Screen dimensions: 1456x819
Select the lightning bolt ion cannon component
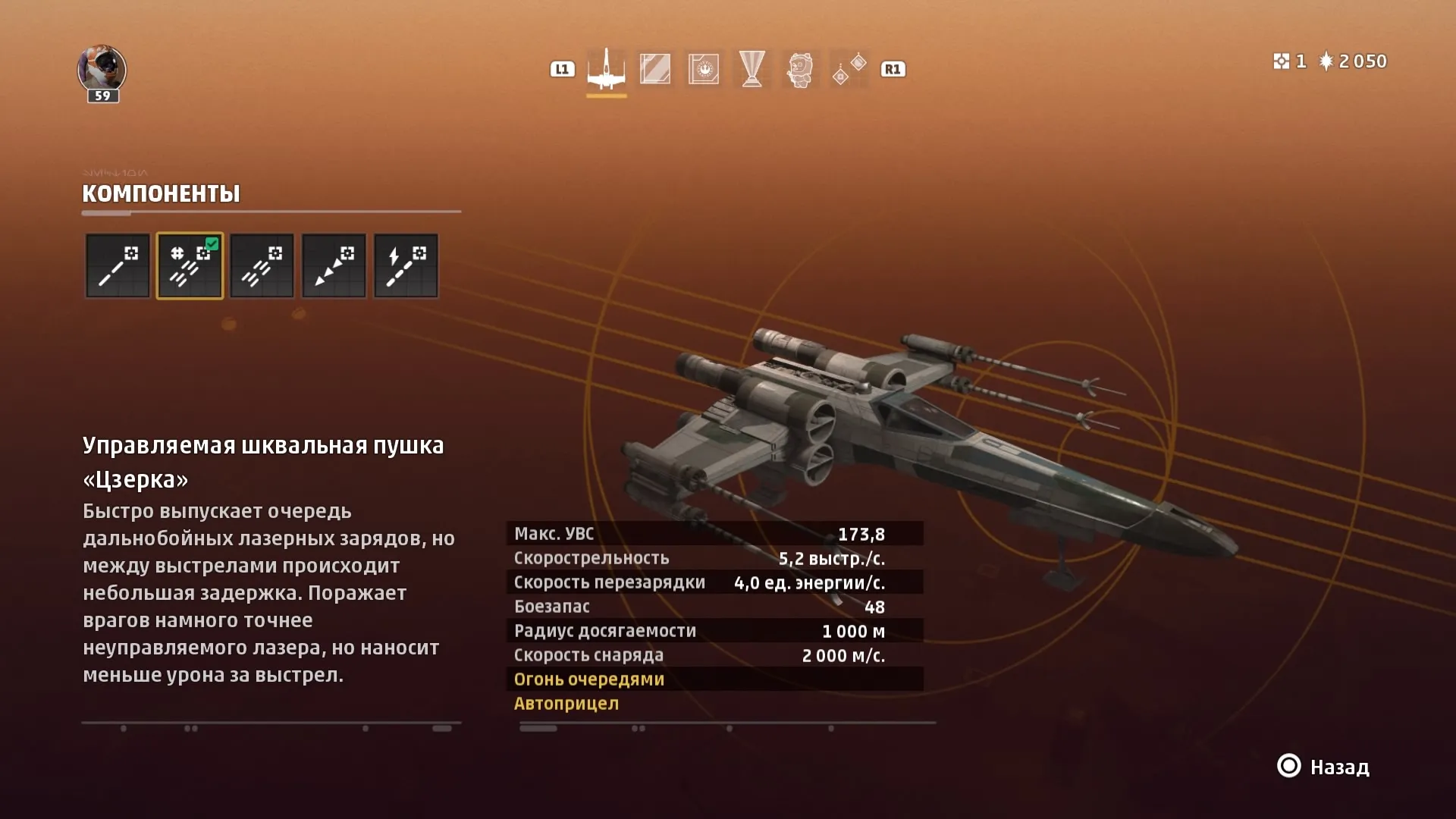tap(406, 265)
